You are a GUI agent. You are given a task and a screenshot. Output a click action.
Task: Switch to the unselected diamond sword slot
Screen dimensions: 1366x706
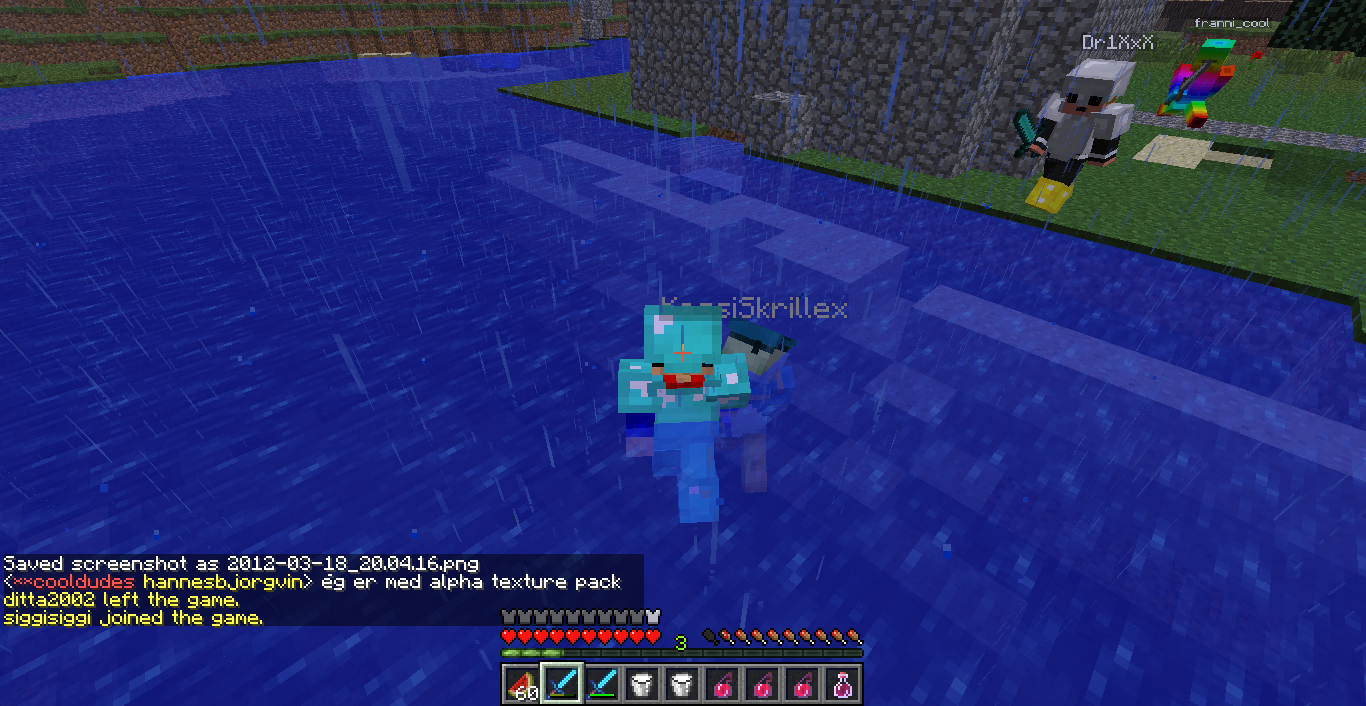click(x=601, y=685)
